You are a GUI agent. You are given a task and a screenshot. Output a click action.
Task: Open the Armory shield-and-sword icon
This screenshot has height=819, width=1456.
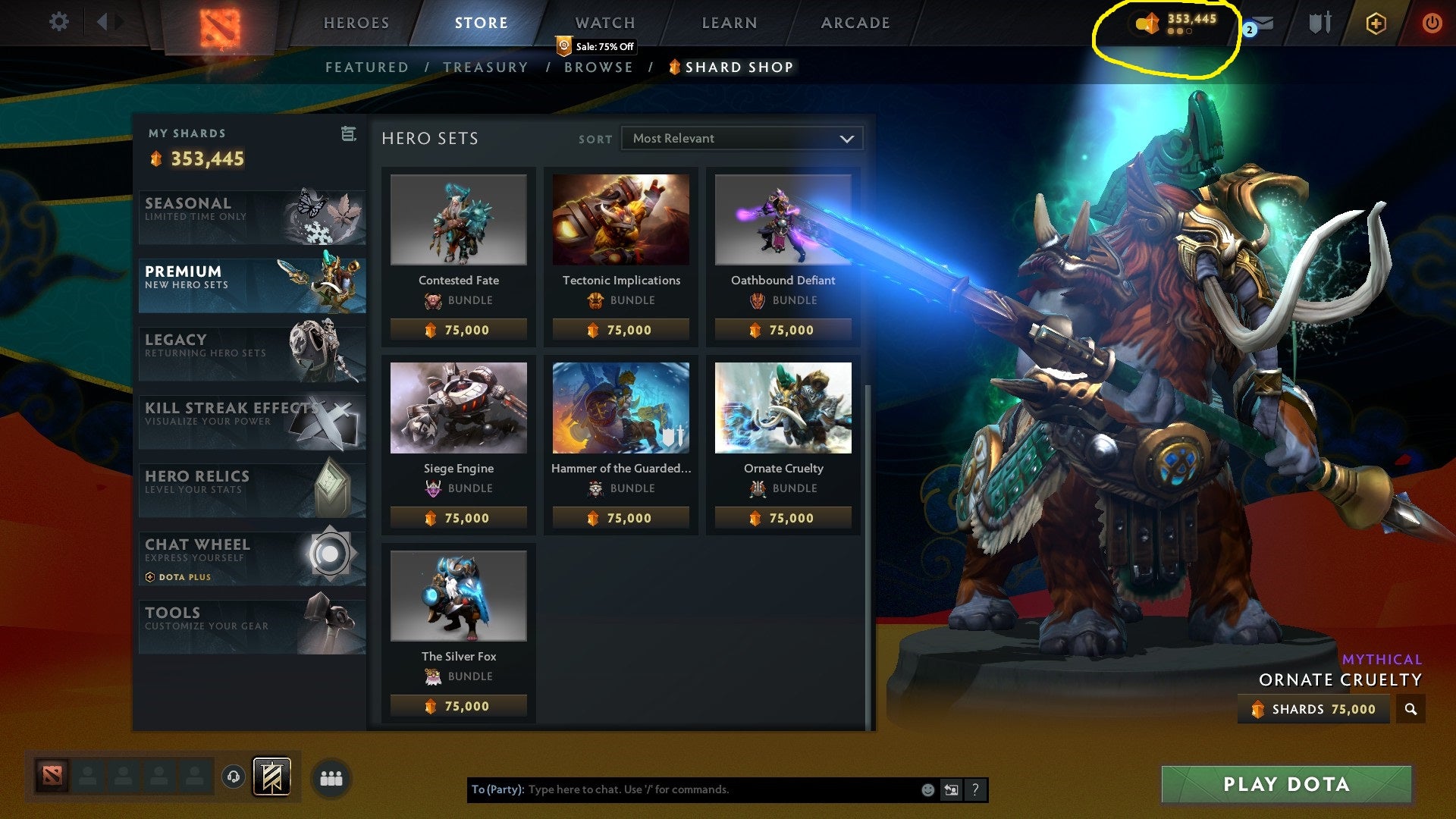(1319, 22)
